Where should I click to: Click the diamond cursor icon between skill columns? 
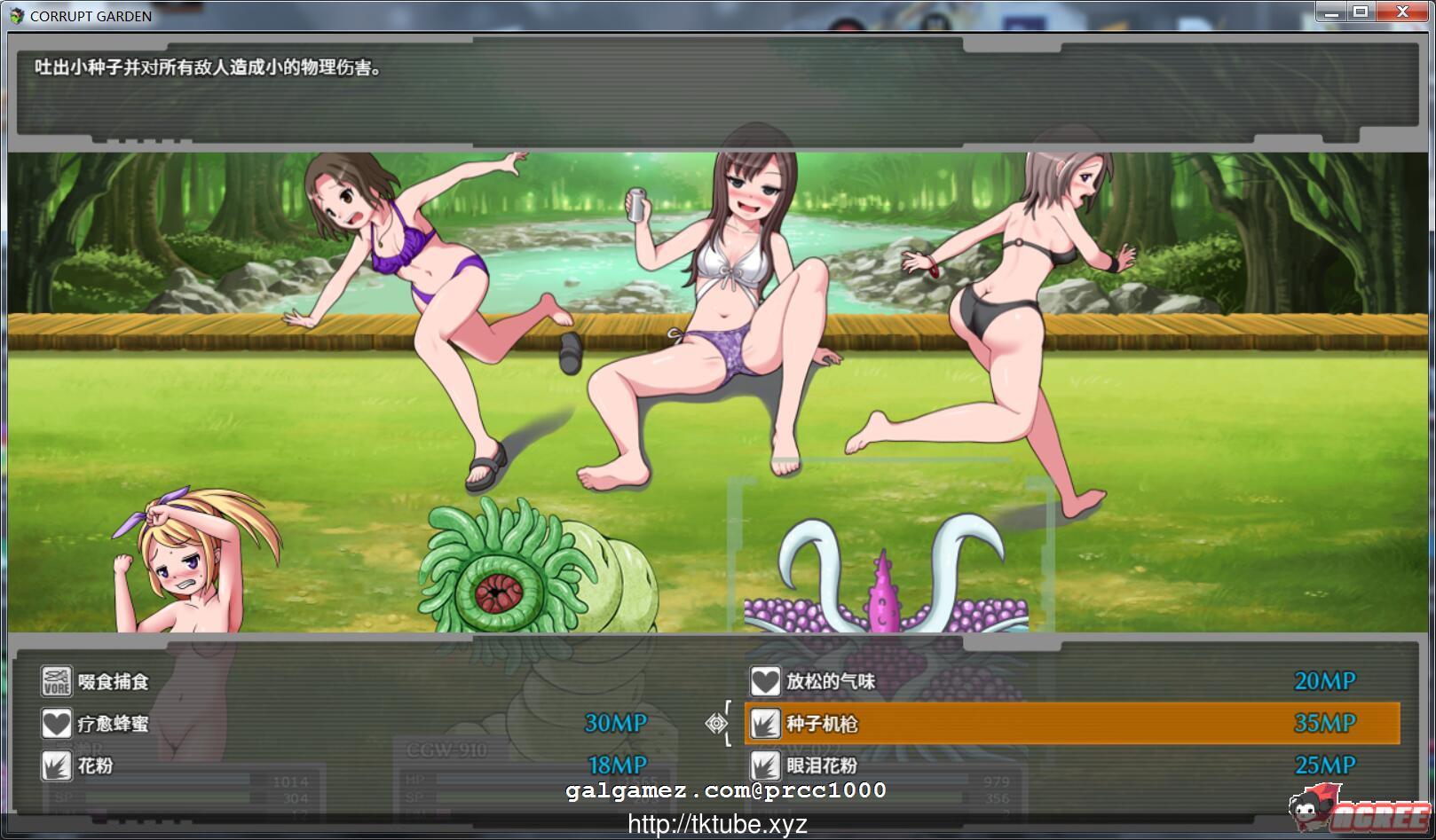[x=715, y=722]
